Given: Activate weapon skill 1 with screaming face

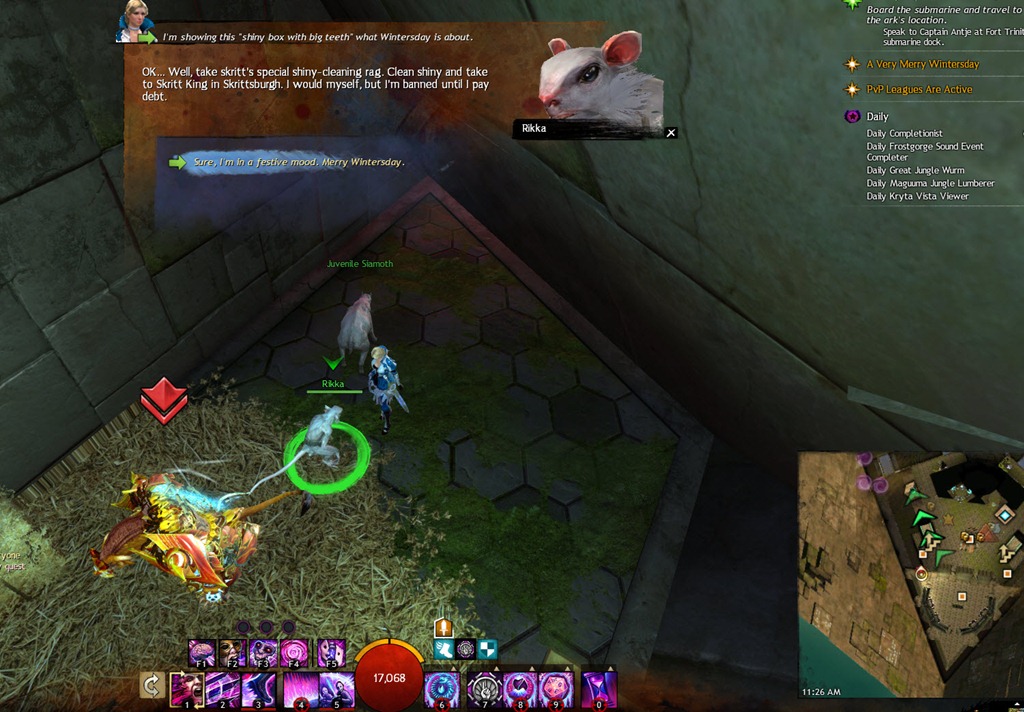Looking at the screenshot, I should point(186,689).
